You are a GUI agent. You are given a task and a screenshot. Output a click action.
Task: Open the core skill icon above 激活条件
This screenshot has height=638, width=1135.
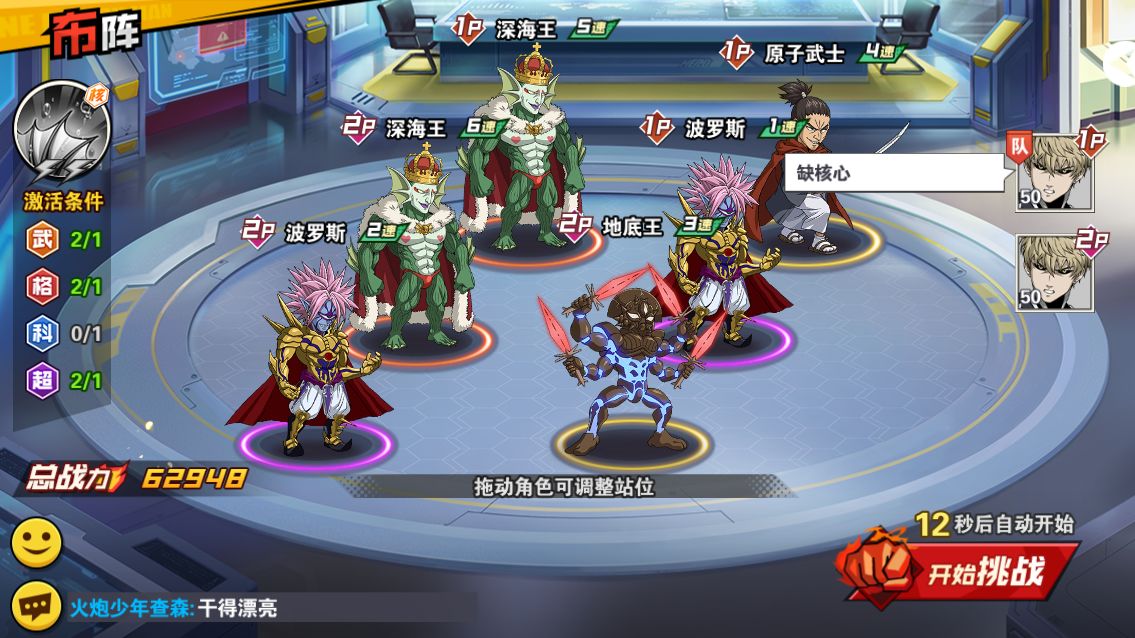[x=62, y=132]
